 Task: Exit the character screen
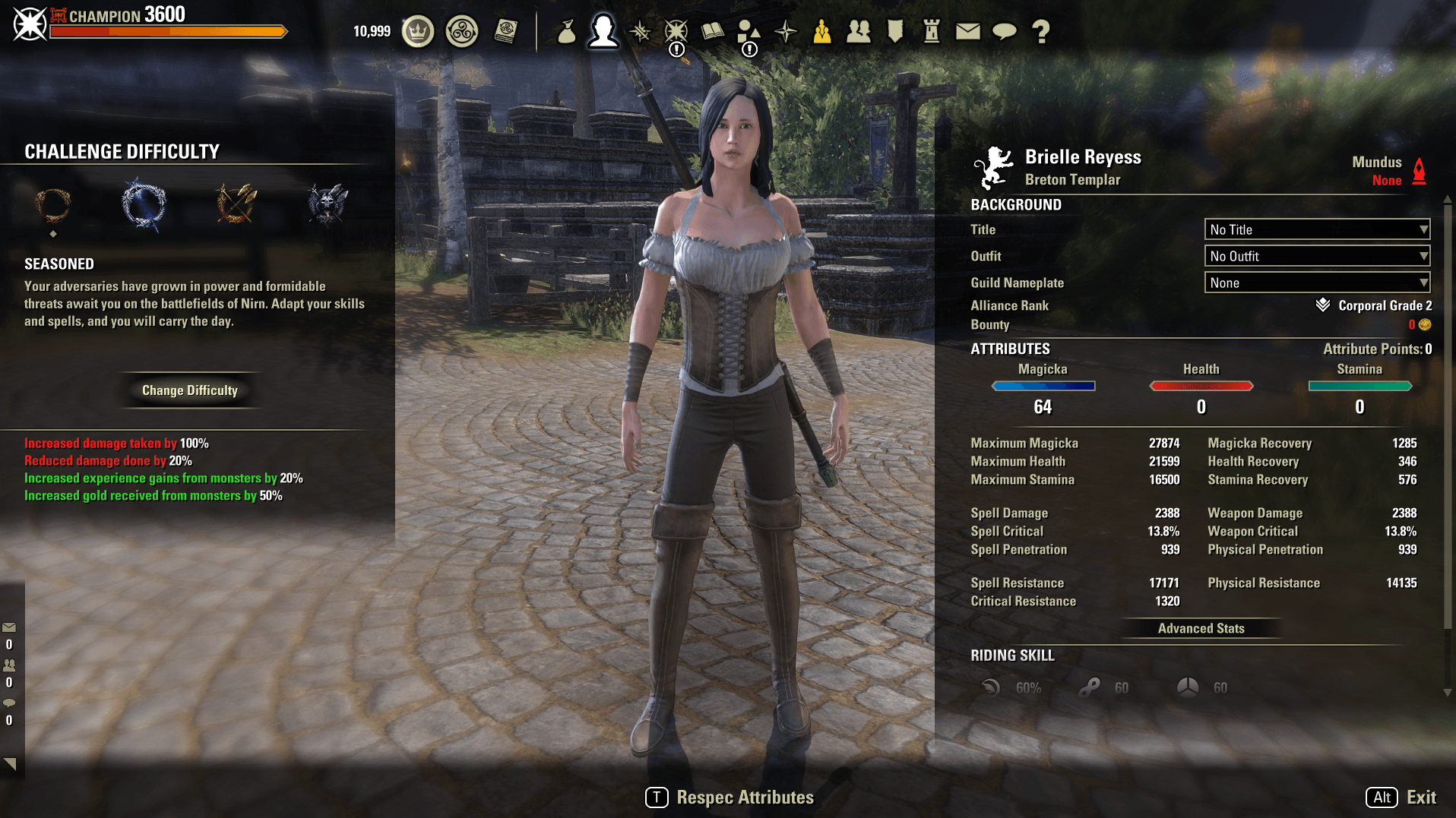click(x=1401, y=797)
